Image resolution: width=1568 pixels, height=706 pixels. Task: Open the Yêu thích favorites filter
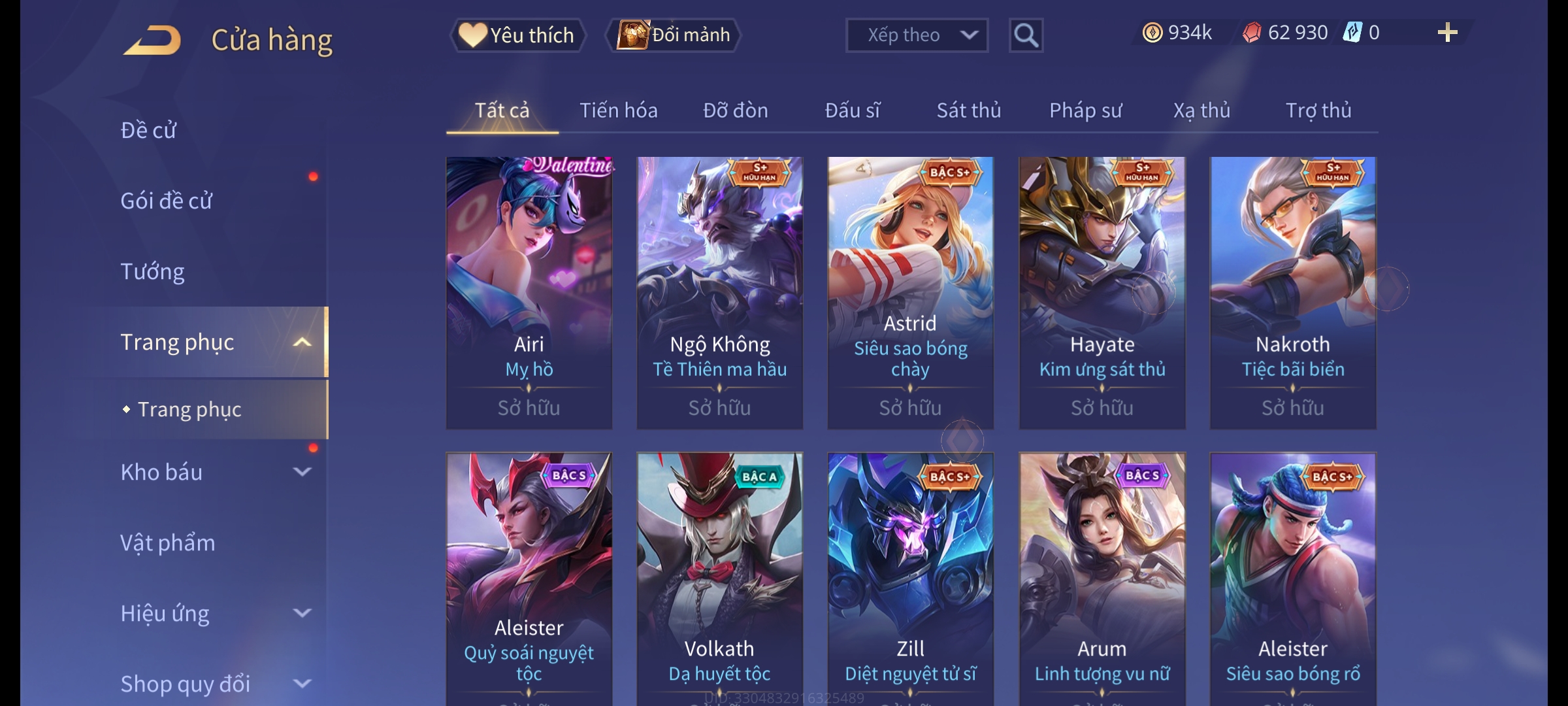517,35
